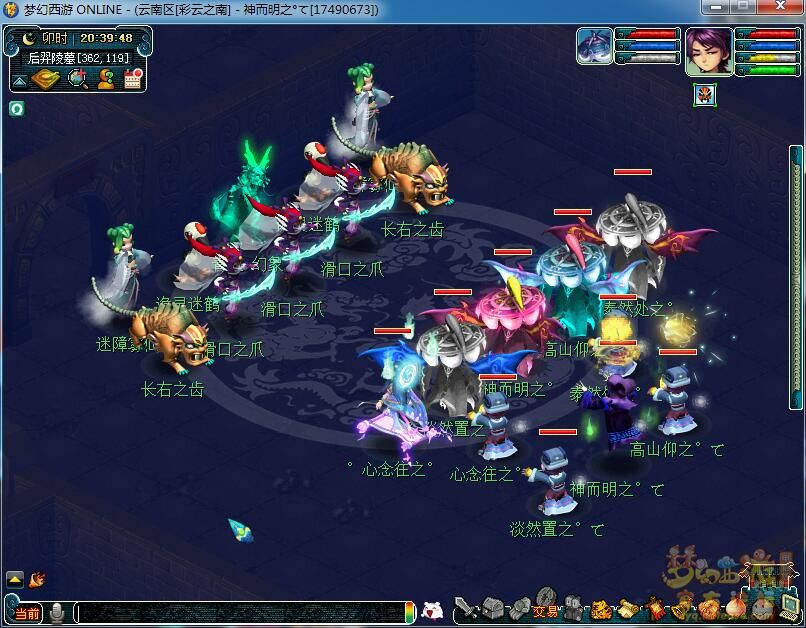Open the 交易 trade button
806x628 pixels.
point(545,609)
